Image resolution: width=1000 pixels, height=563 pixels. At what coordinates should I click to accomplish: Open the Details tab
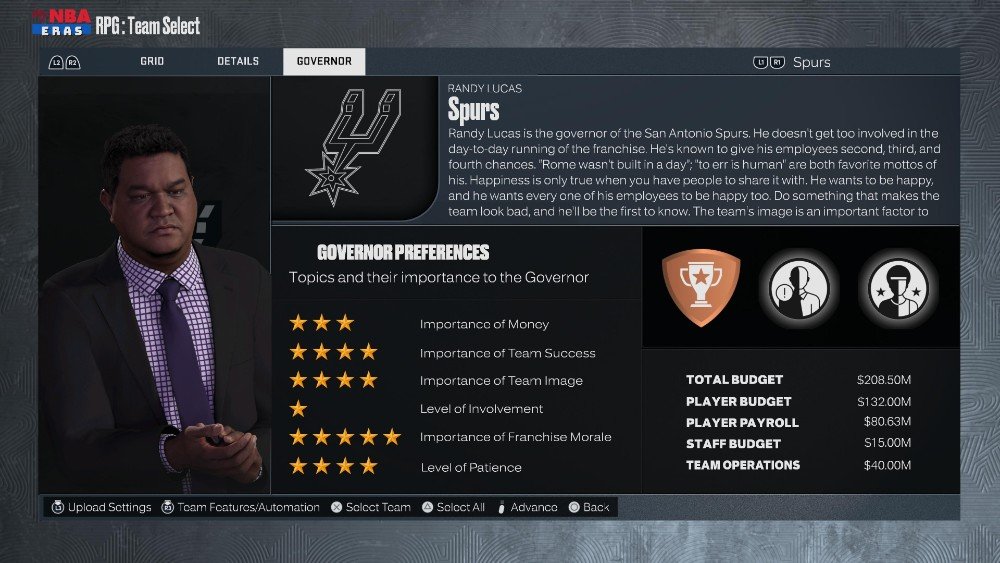238,62
